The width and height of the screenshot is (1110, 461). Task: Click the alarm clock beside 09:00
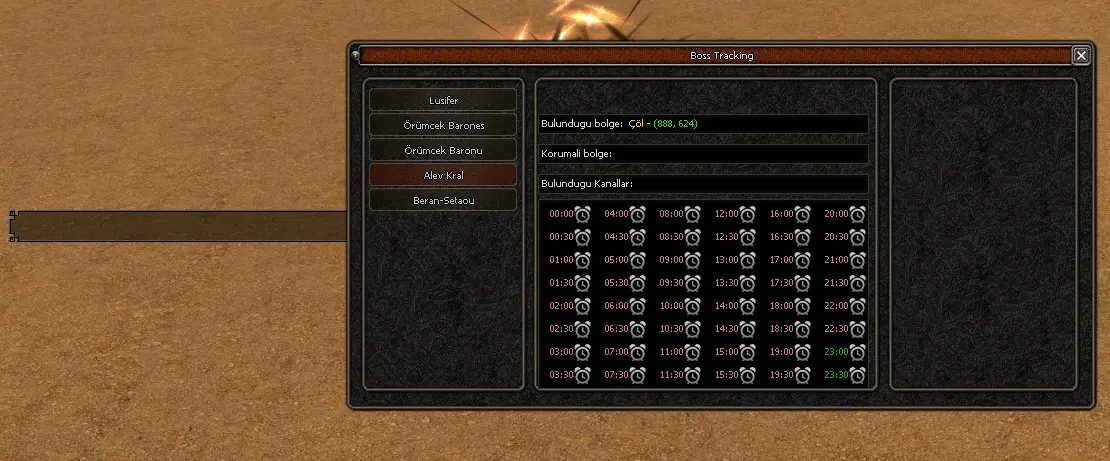click(692, 259)
